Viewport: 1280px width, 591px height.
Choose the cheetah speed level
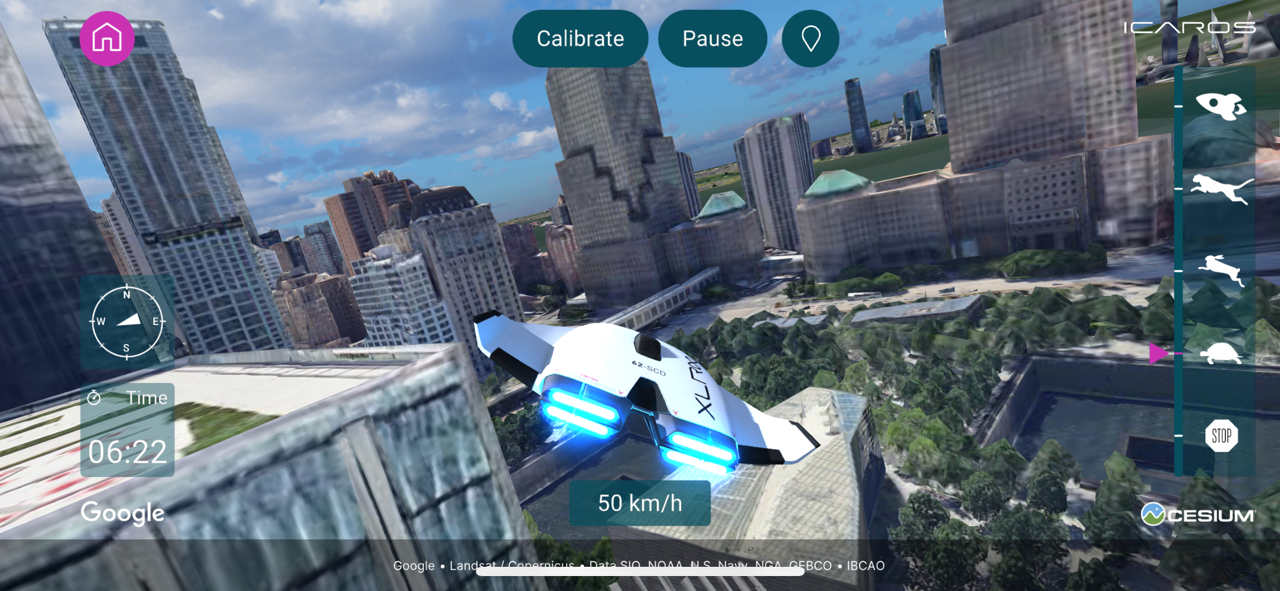(1221, 188)
